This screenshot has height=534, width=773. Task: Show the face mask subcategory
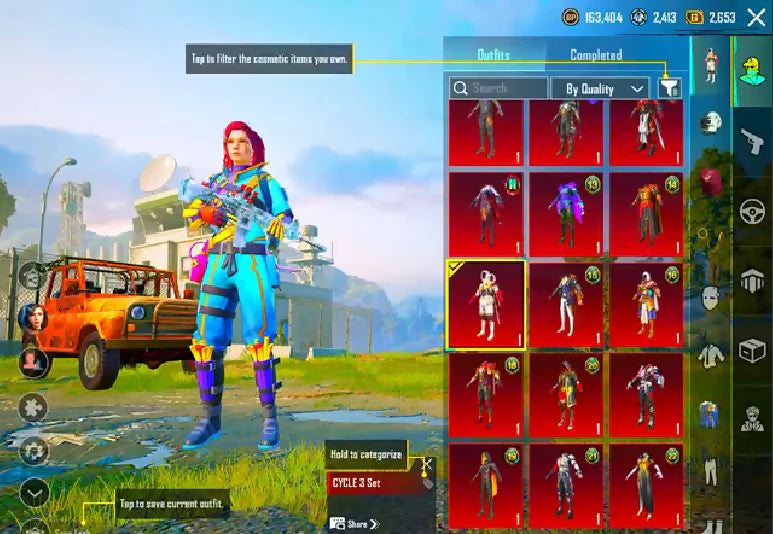[x=709, y=297]
